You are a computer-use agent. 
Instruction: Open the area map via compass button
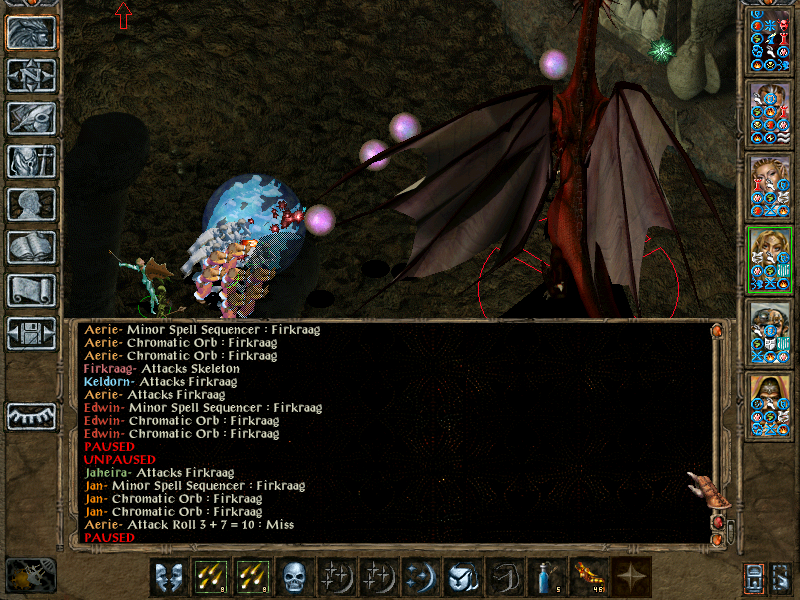pyautogui.click(x=31, y=76)
